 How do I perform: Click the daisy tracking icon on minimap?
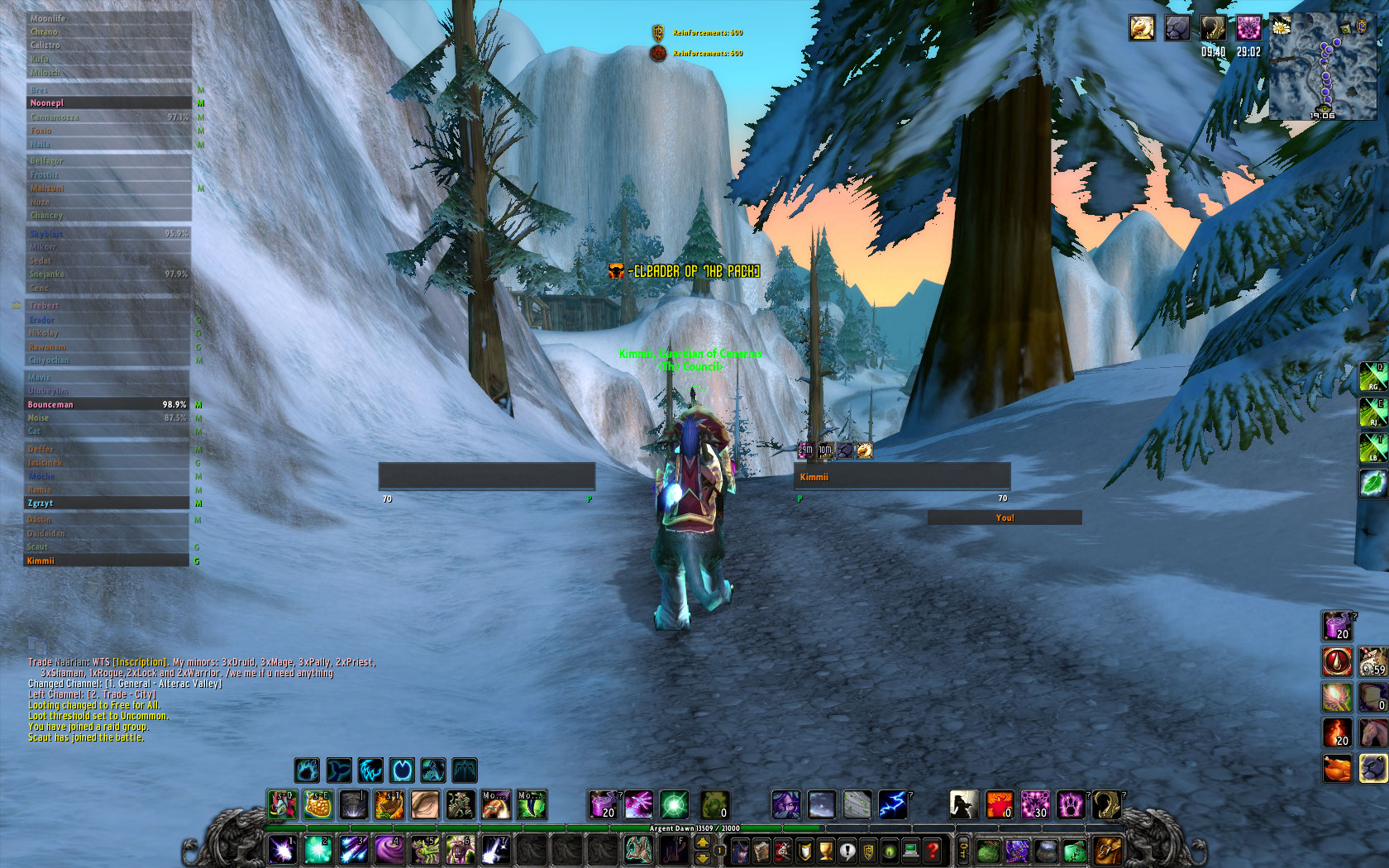[1281, 26]
